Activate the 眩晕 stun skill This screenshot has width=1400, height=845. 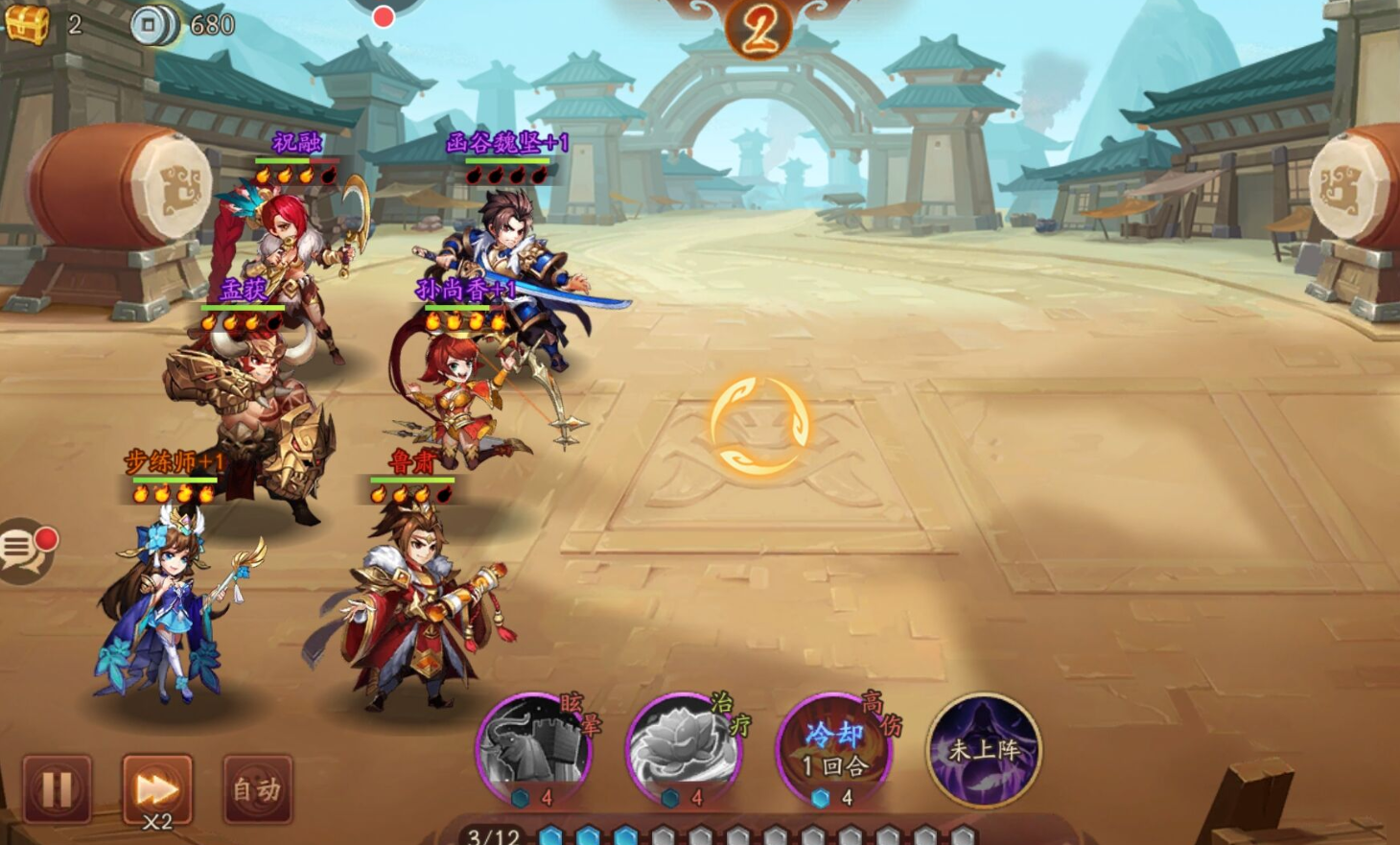[534, 748]
